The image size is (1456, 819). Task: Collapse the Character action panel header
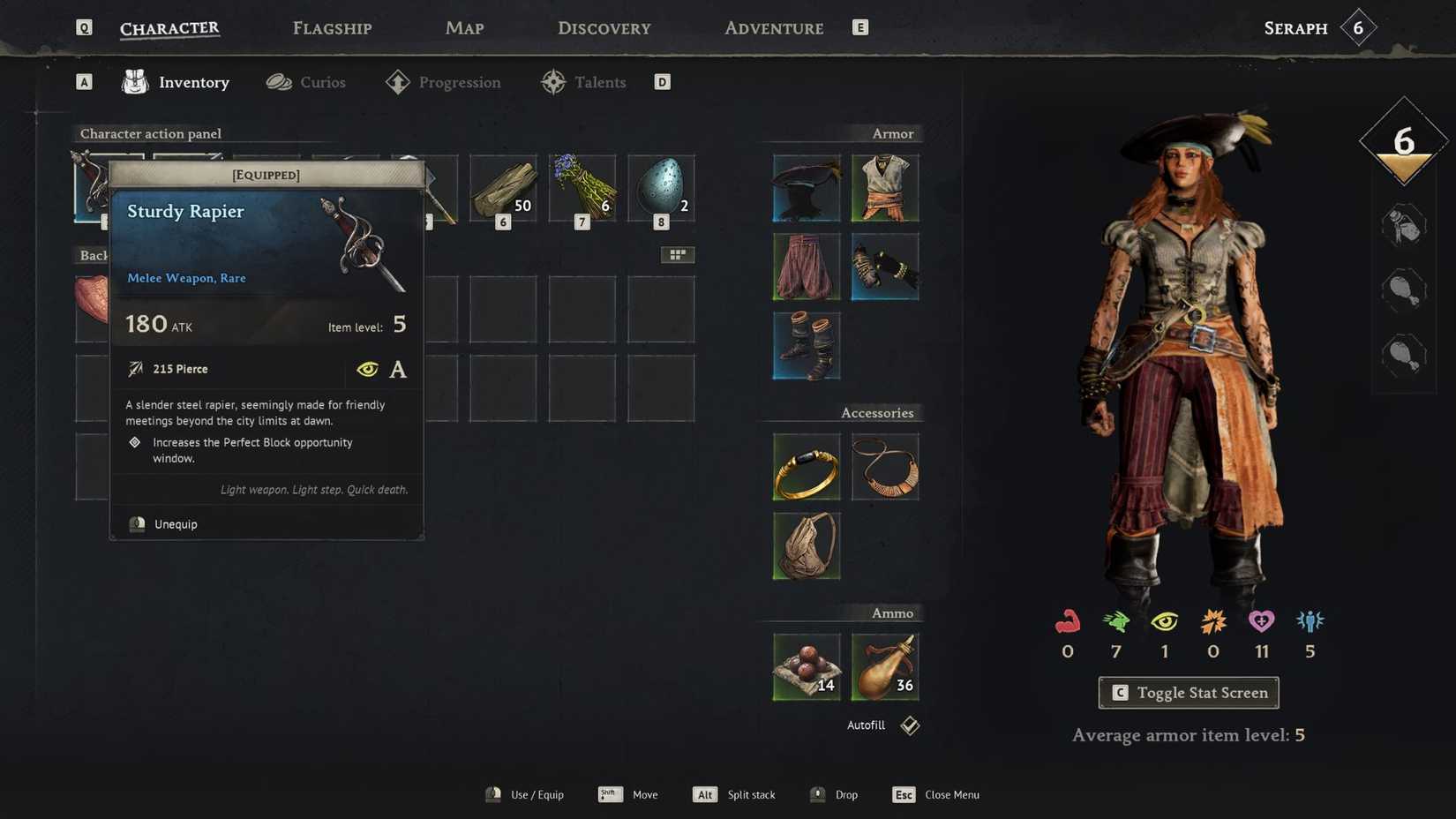click(x=150, y=133)
